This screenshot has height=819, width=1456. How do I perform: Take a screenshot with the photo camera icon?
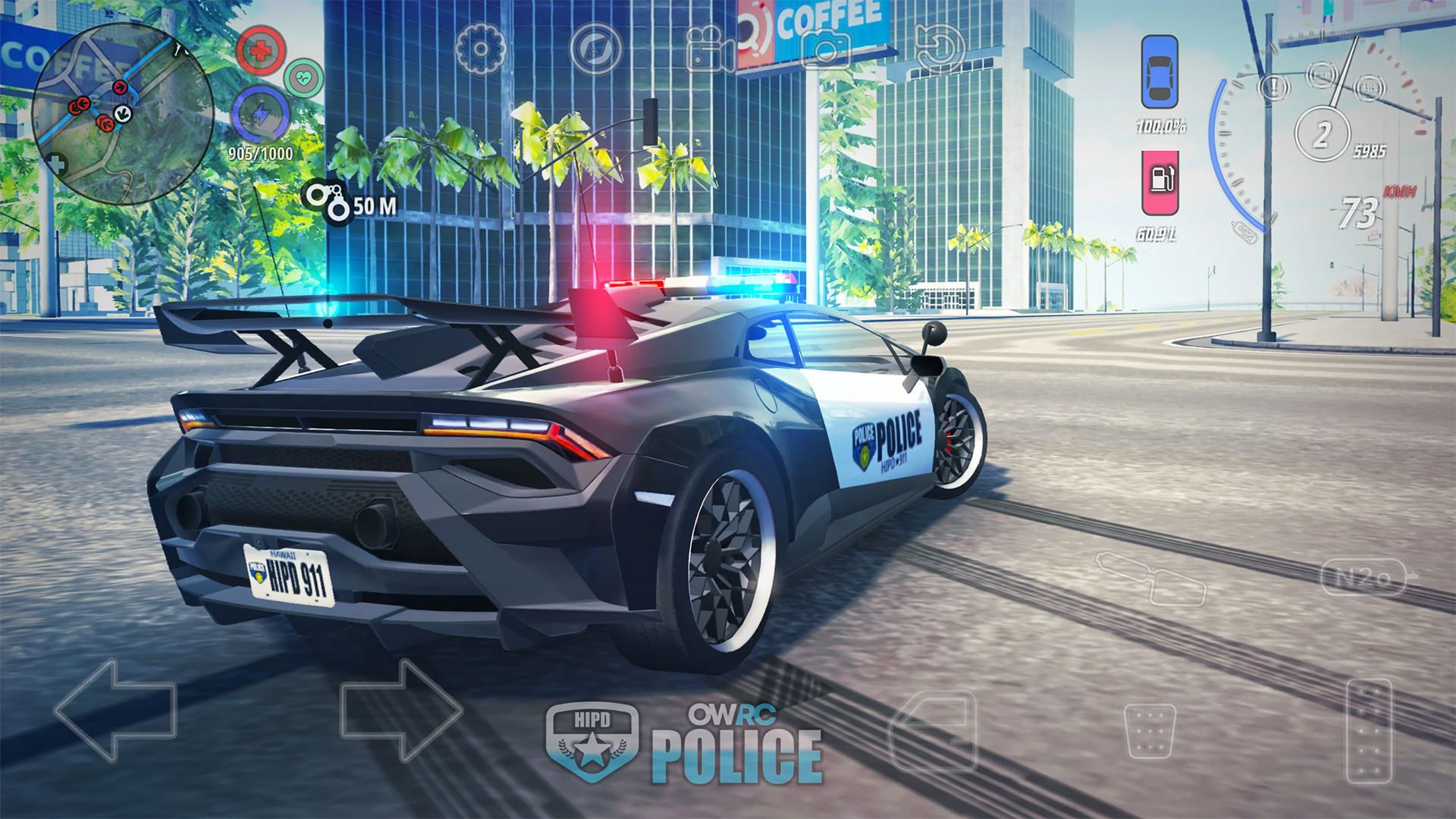point(827,47)
